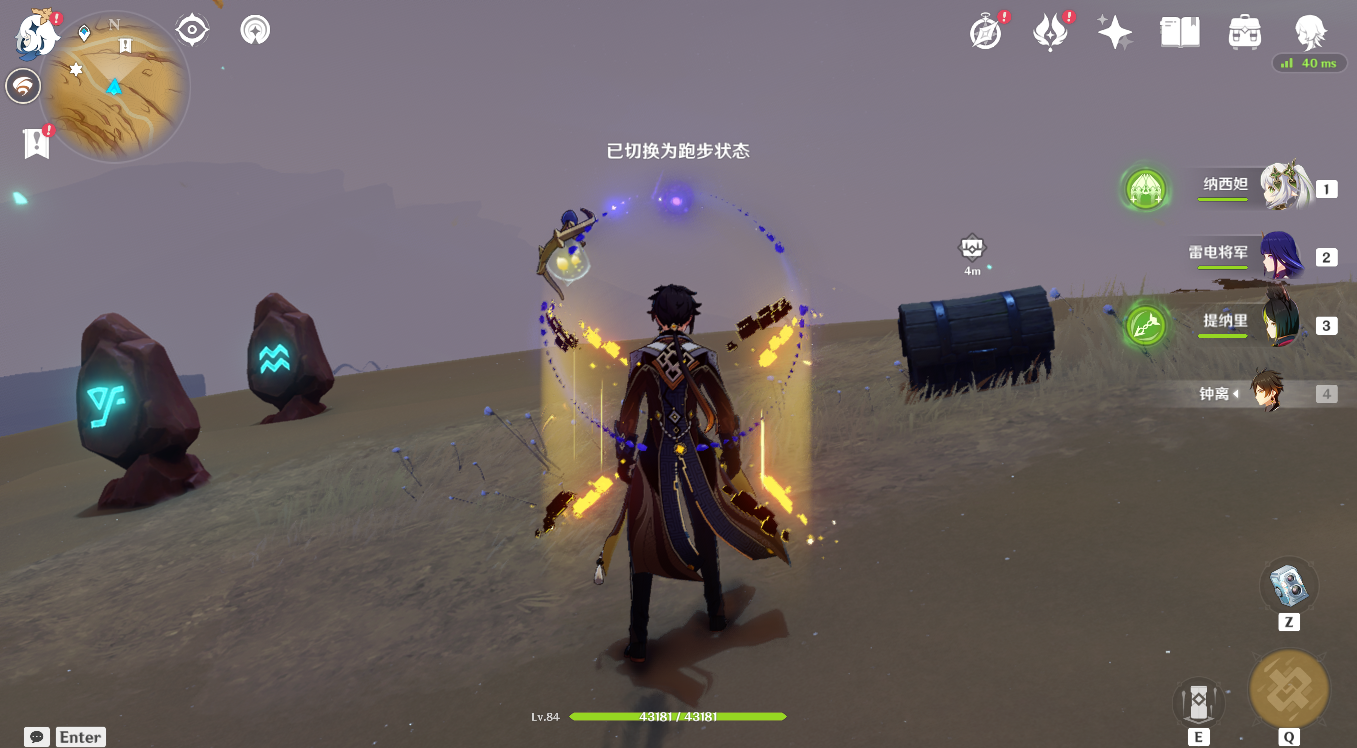
Task: Open the Events panel with alert badge
Action: click(x=1050, y=32)
